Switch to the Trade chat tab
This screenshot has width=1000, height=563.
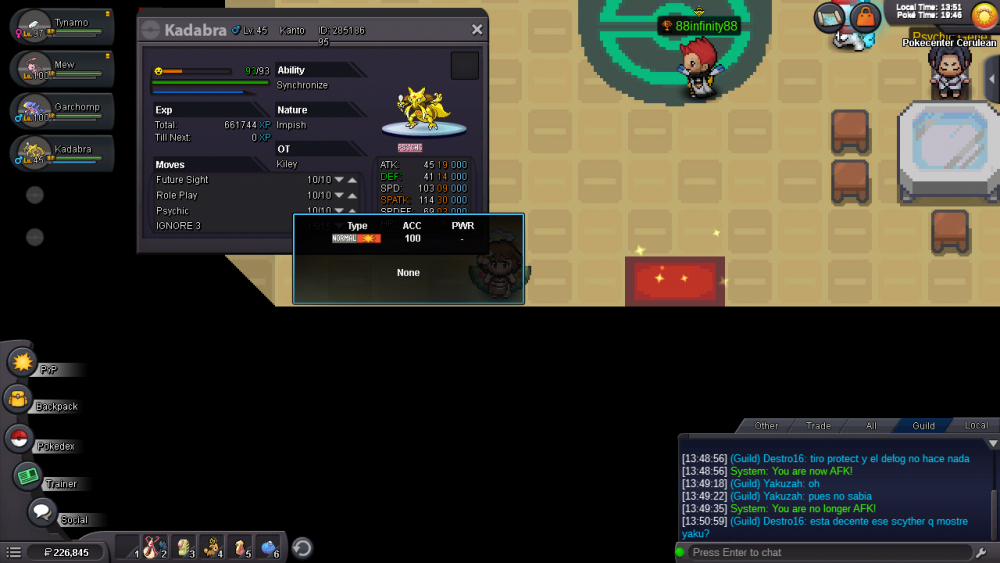(818, 426)
